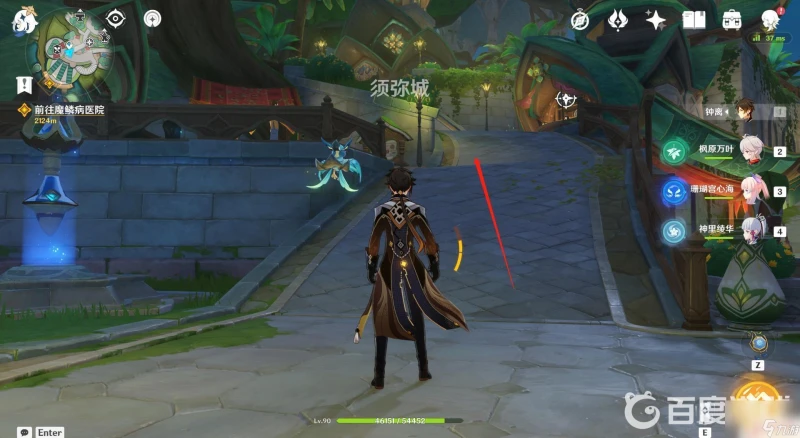Use the round blue gadget icon
This screenshot has width=800, height=438.
click(759, 344)
